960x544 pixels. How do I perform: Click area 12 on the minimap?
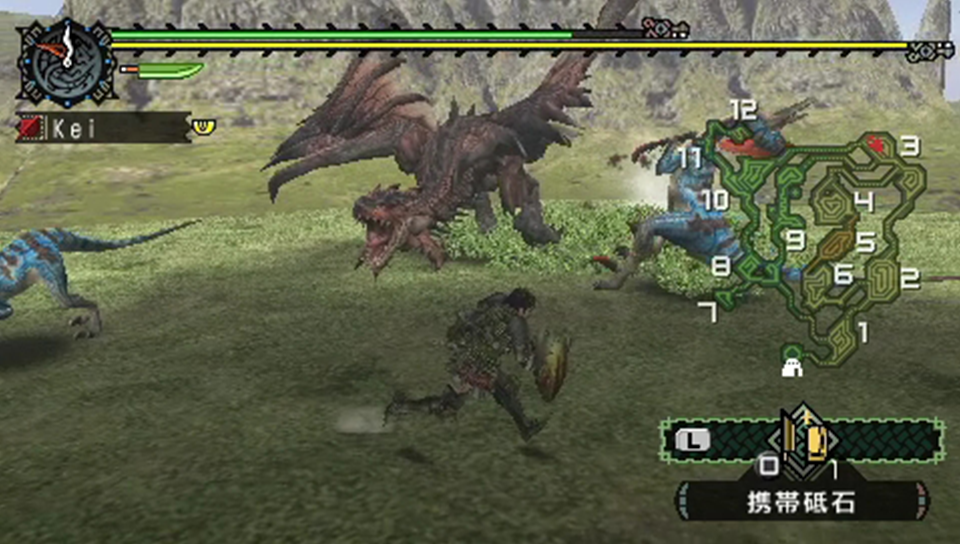(x=742, y=110)
